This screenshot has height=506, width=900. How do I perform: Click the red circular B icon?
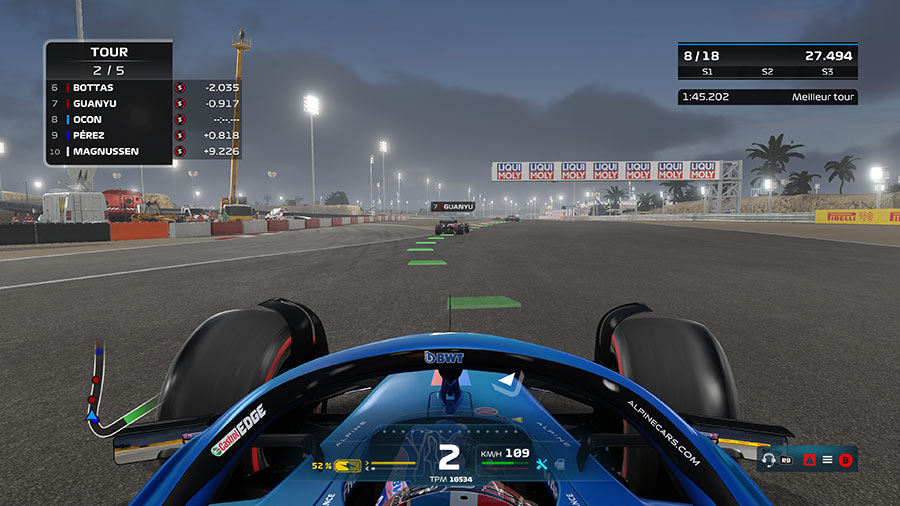tap(845, 460)
